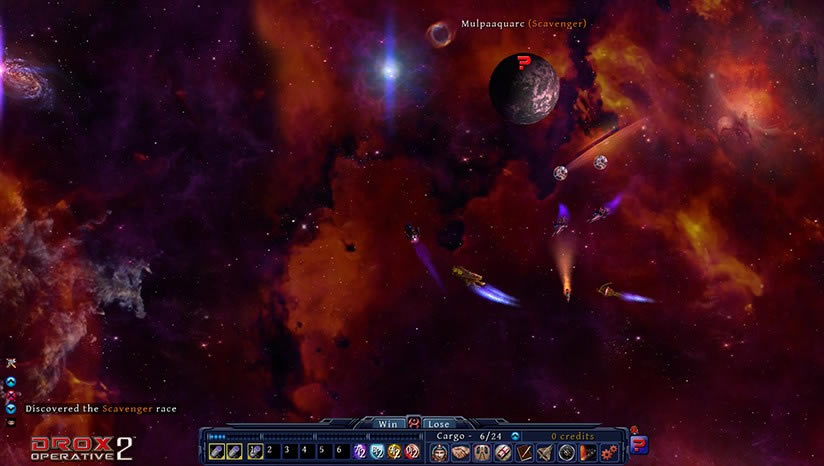Open the crew portrait screen

coord(439,452)
